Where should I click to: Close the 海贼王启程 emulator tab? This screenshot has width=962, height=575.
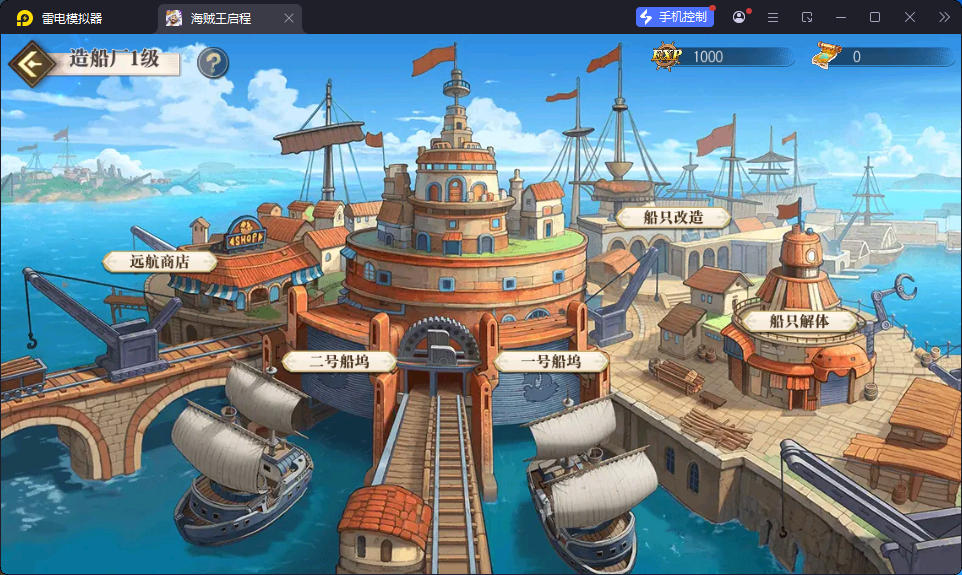click(289, 18)
